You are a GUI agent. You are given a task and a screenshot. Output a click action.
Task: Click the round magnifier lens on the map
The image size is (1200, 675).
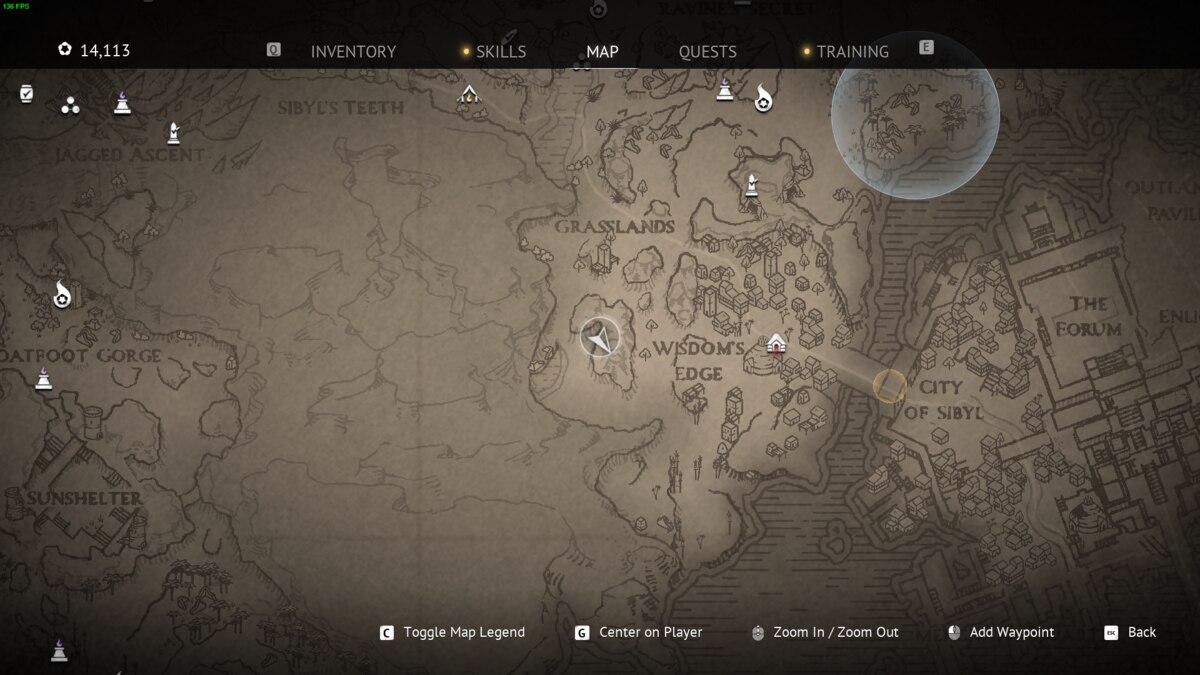pos(915,116)
